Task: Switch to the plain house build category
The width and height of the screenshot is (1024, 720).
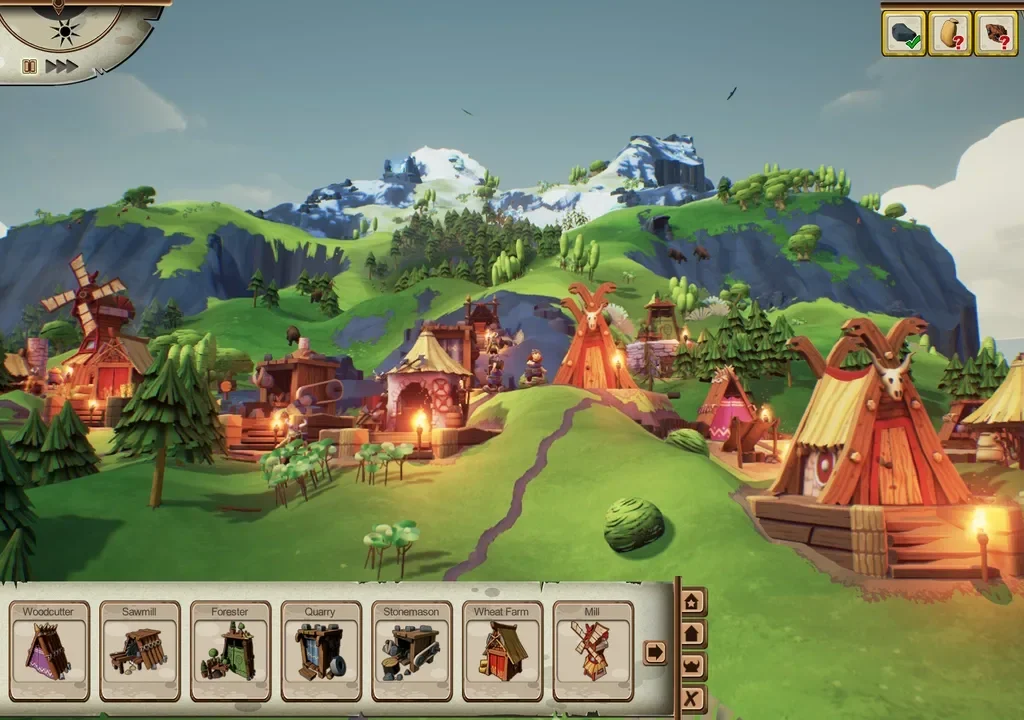Action: (x=692, y=634)
